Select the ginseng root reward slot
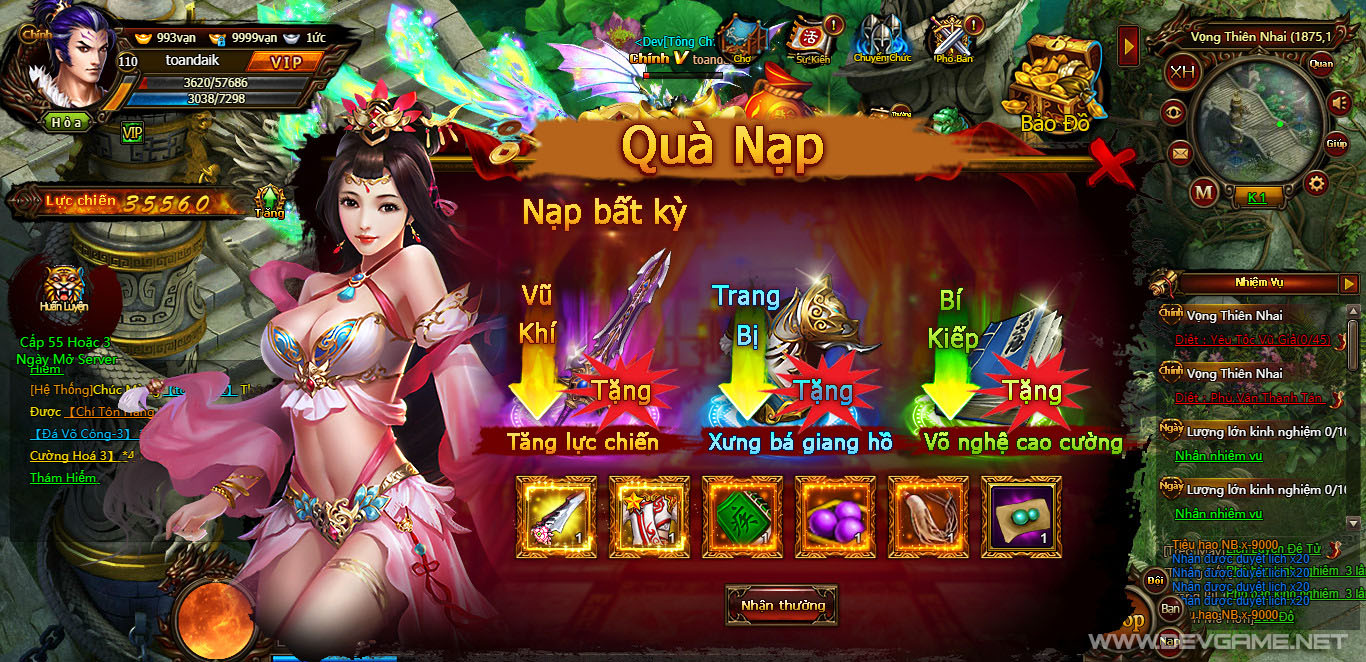Viewport: 1366px width, 662px height. pos(928,516)
